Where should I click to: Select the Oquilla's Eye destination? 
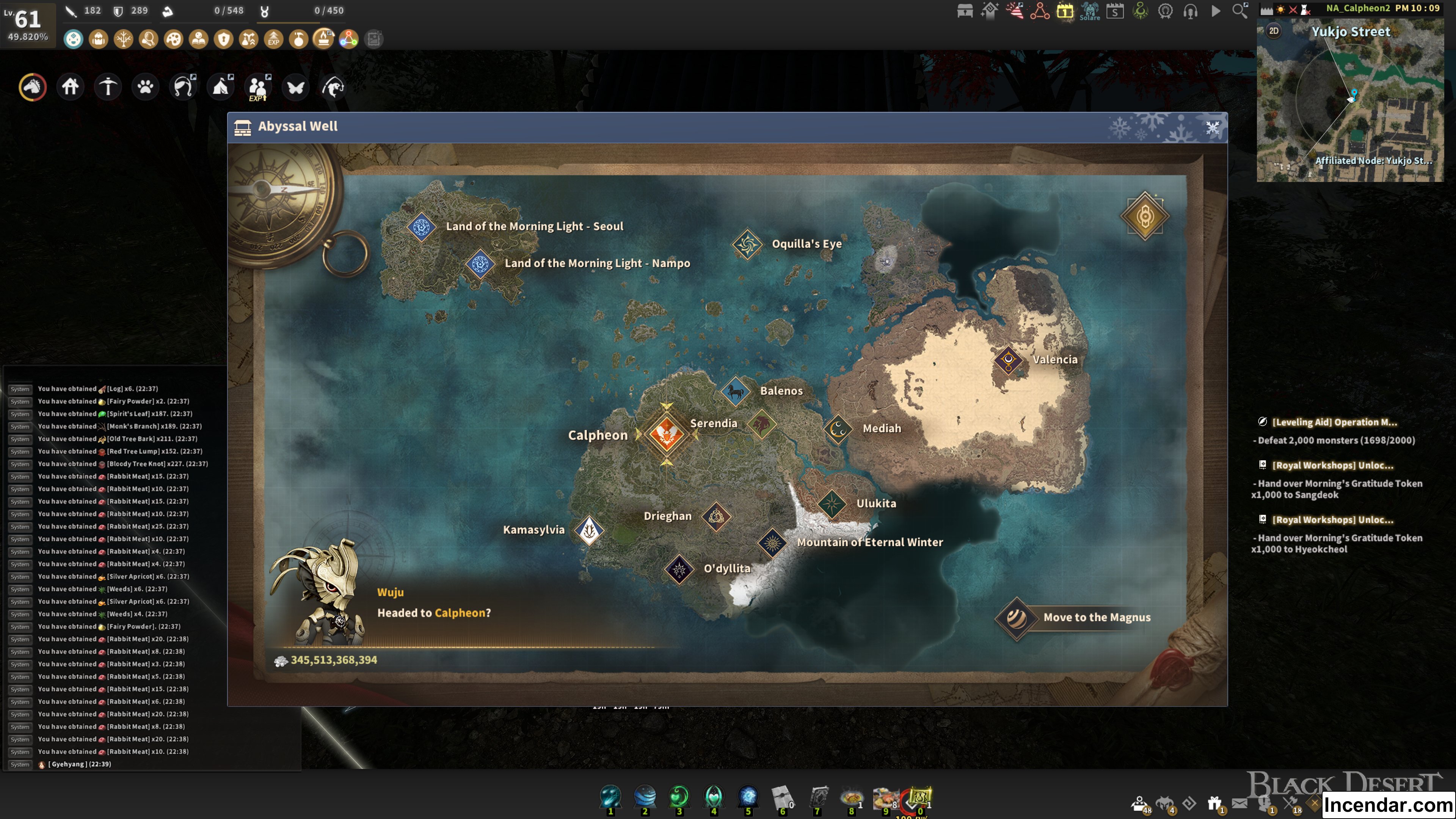(747, 244)
